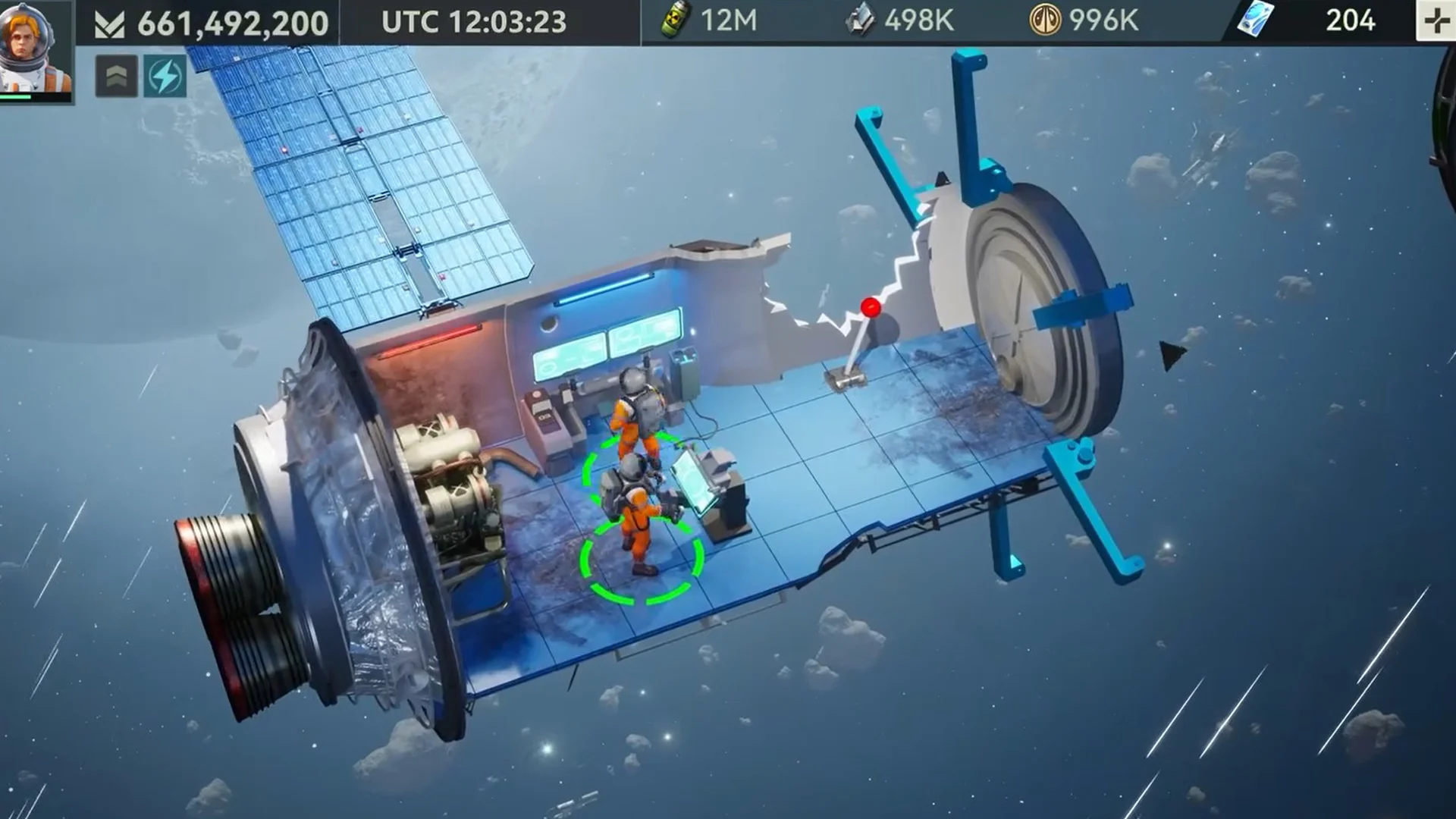This screenshot has height=819, width=1456.
Task: Click the rank chevron buff icon
Action: point(116,77)
